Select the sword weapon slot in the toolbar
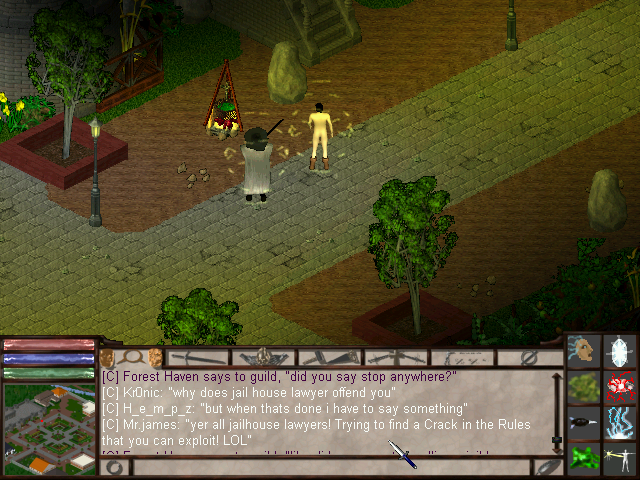This screenshot has width=640, height=480. tap(199, 357)
